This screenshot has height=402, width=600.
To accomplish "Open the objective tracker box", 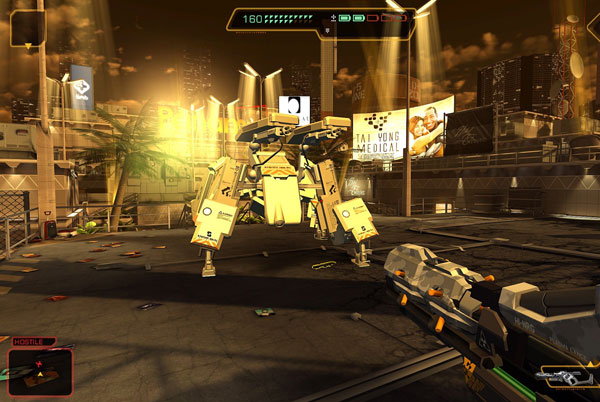I will (x=27, y=28).
